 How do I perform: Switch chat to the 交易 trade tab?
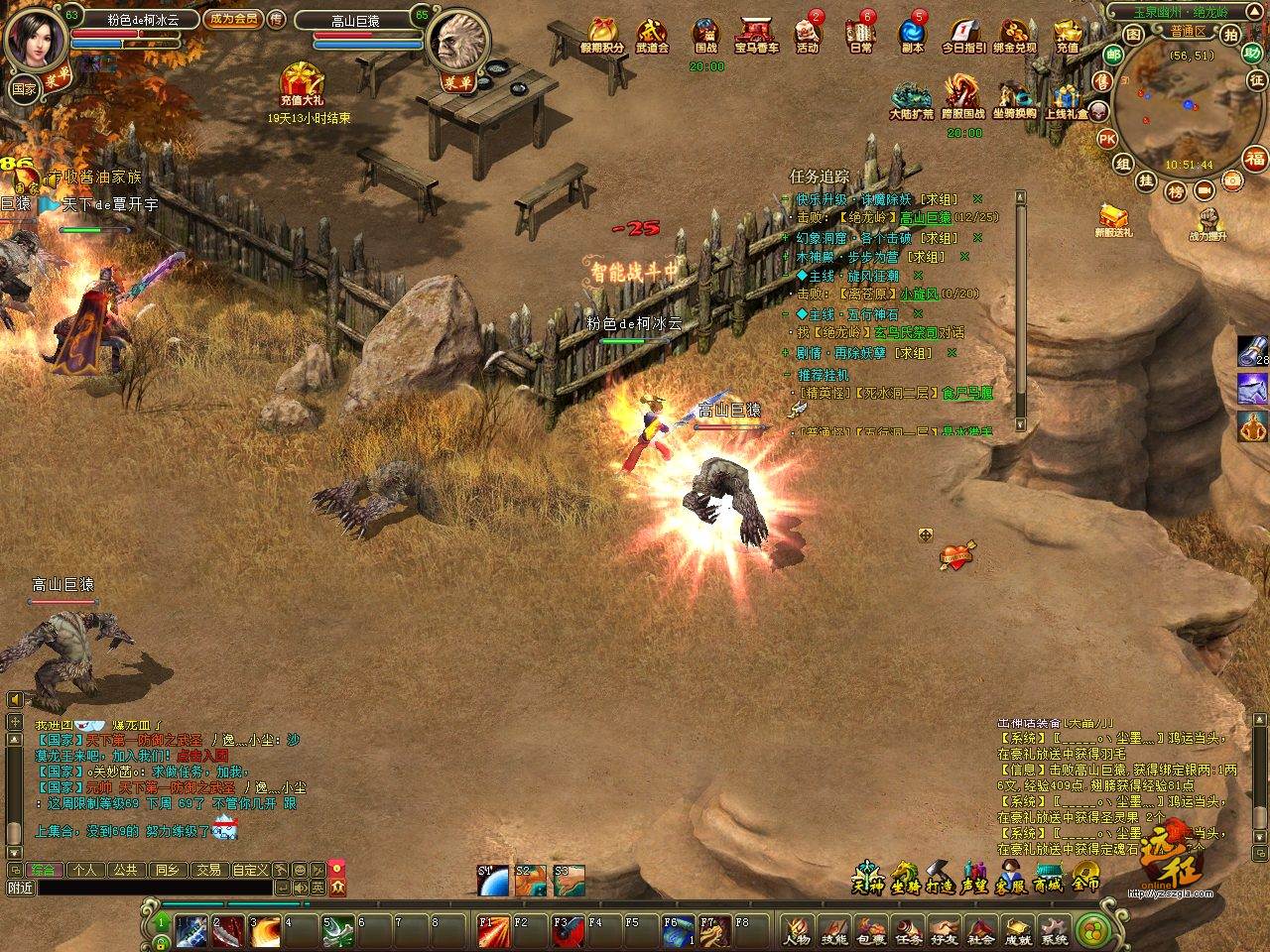pyautogui.click(x=207, y=870)
